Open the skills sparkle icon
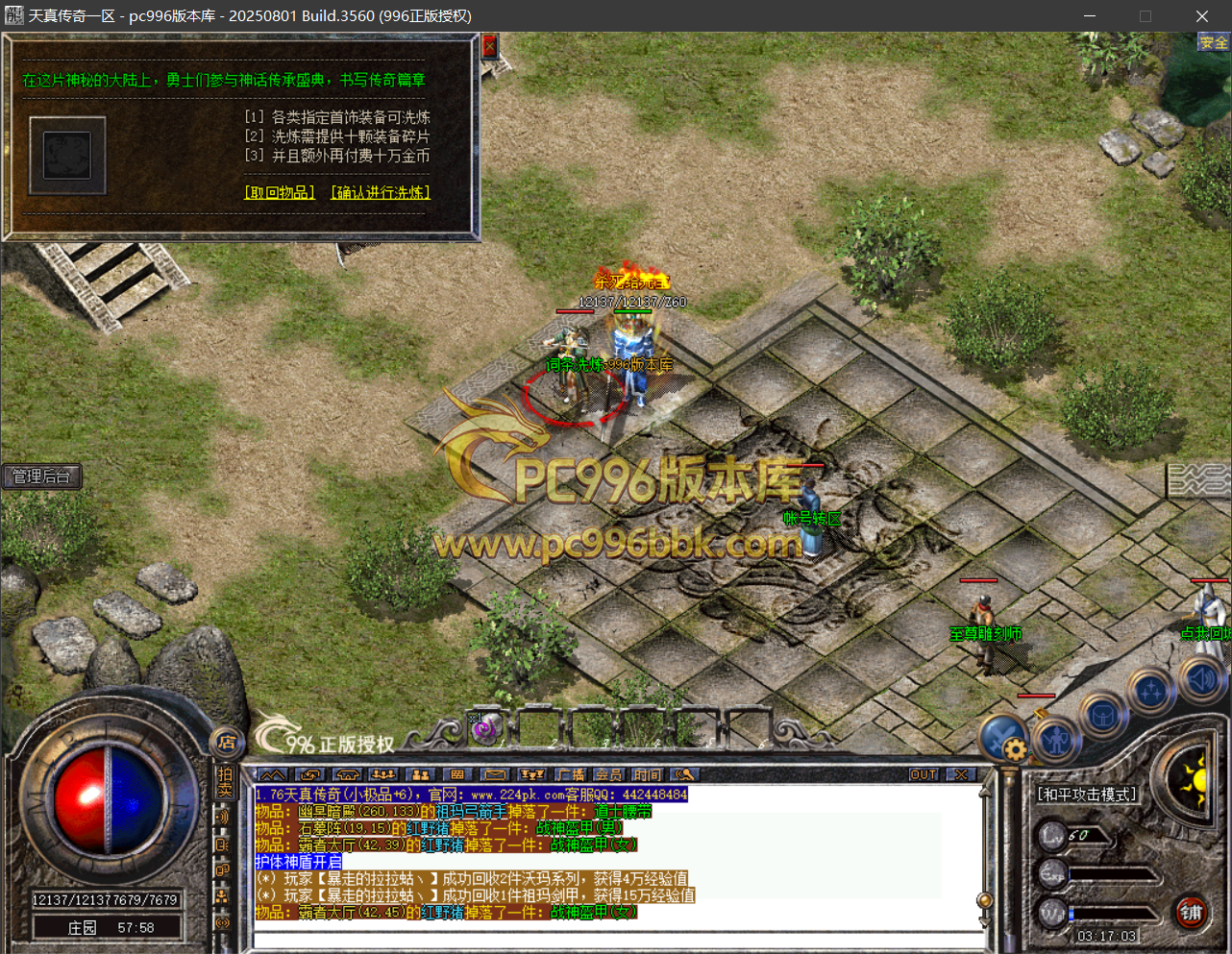This screenshot has width=1232, height=954. tap(1151, 691)
